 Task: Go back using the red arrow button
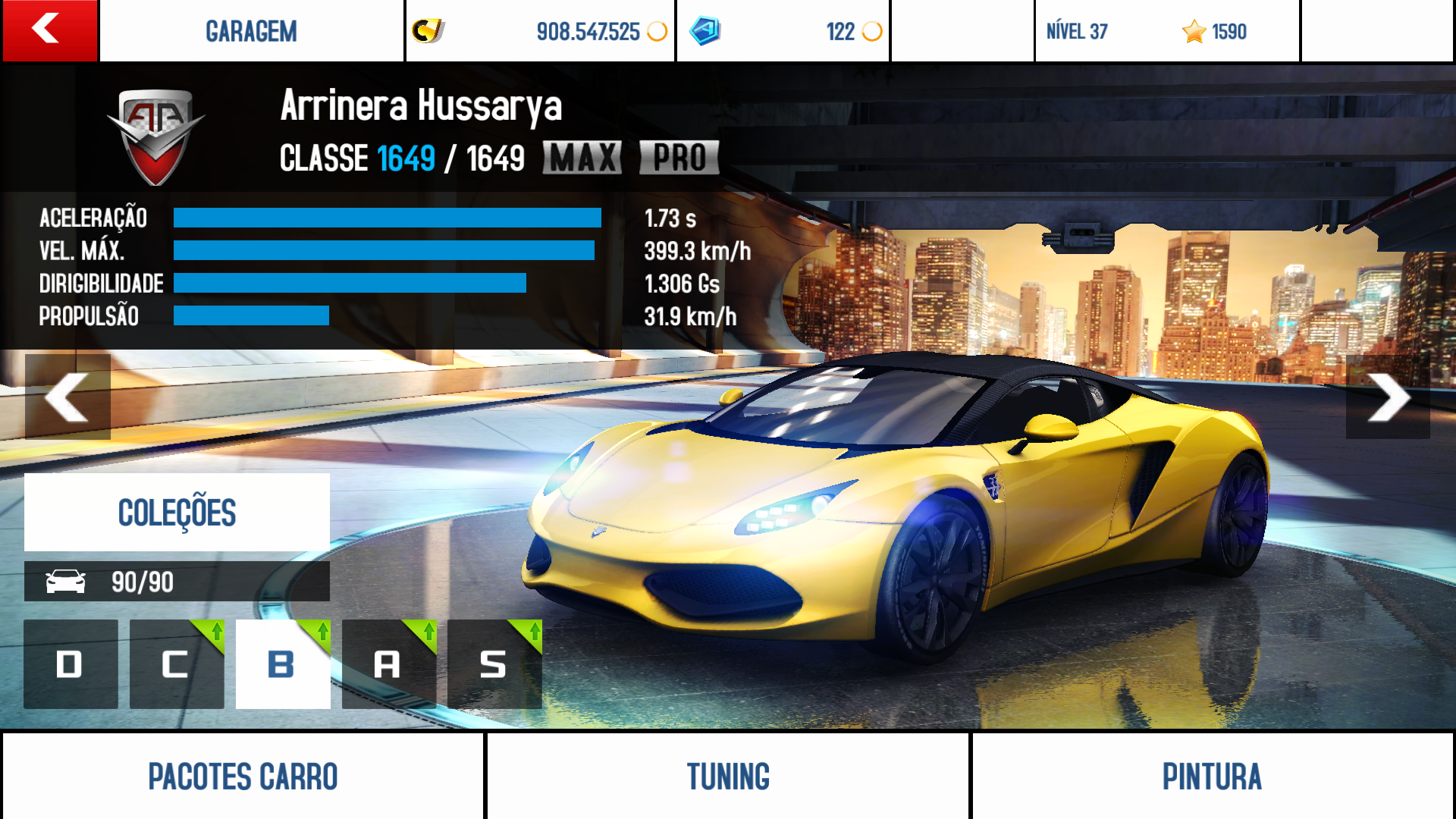coord(49,30)
